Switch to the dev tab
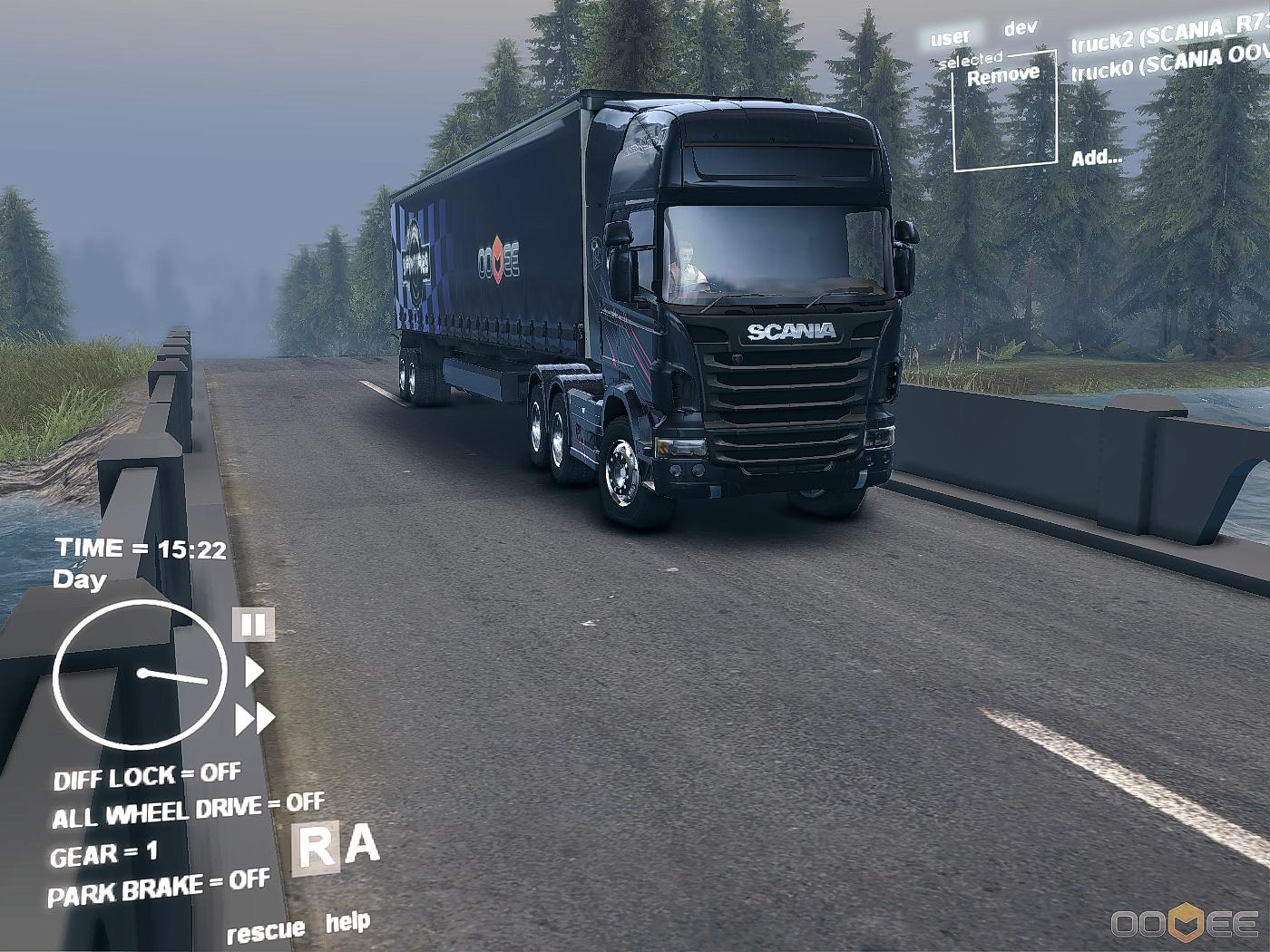This screenshot has width=1270, height=952. pos(1021,28)
